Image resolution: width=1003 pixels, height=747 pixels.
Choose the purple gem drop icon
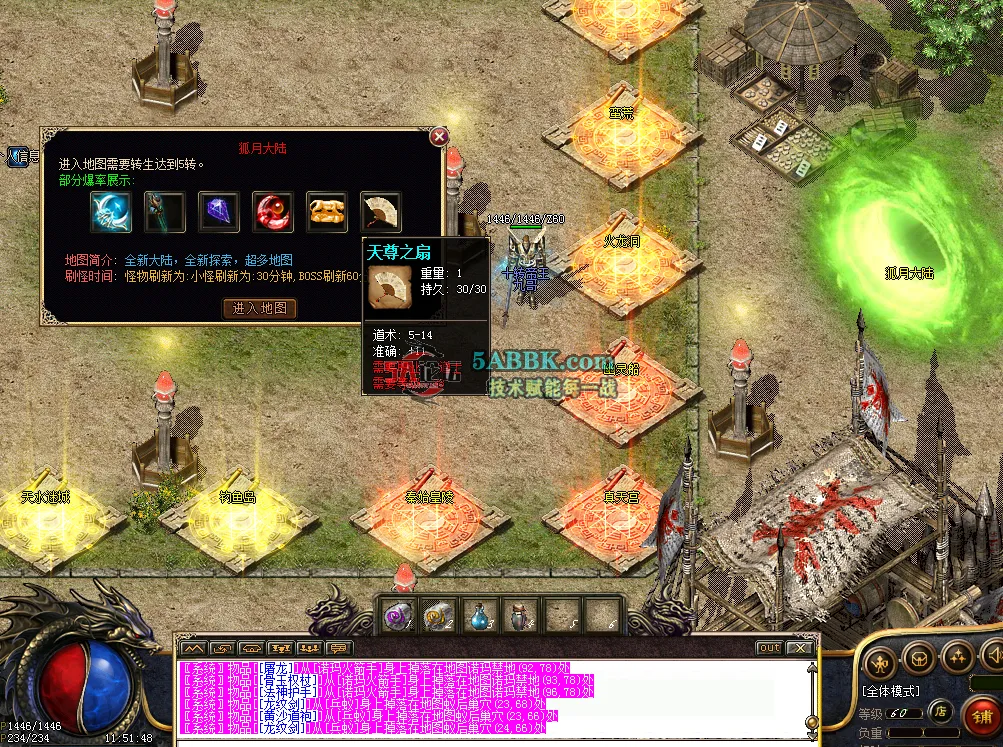218,212
